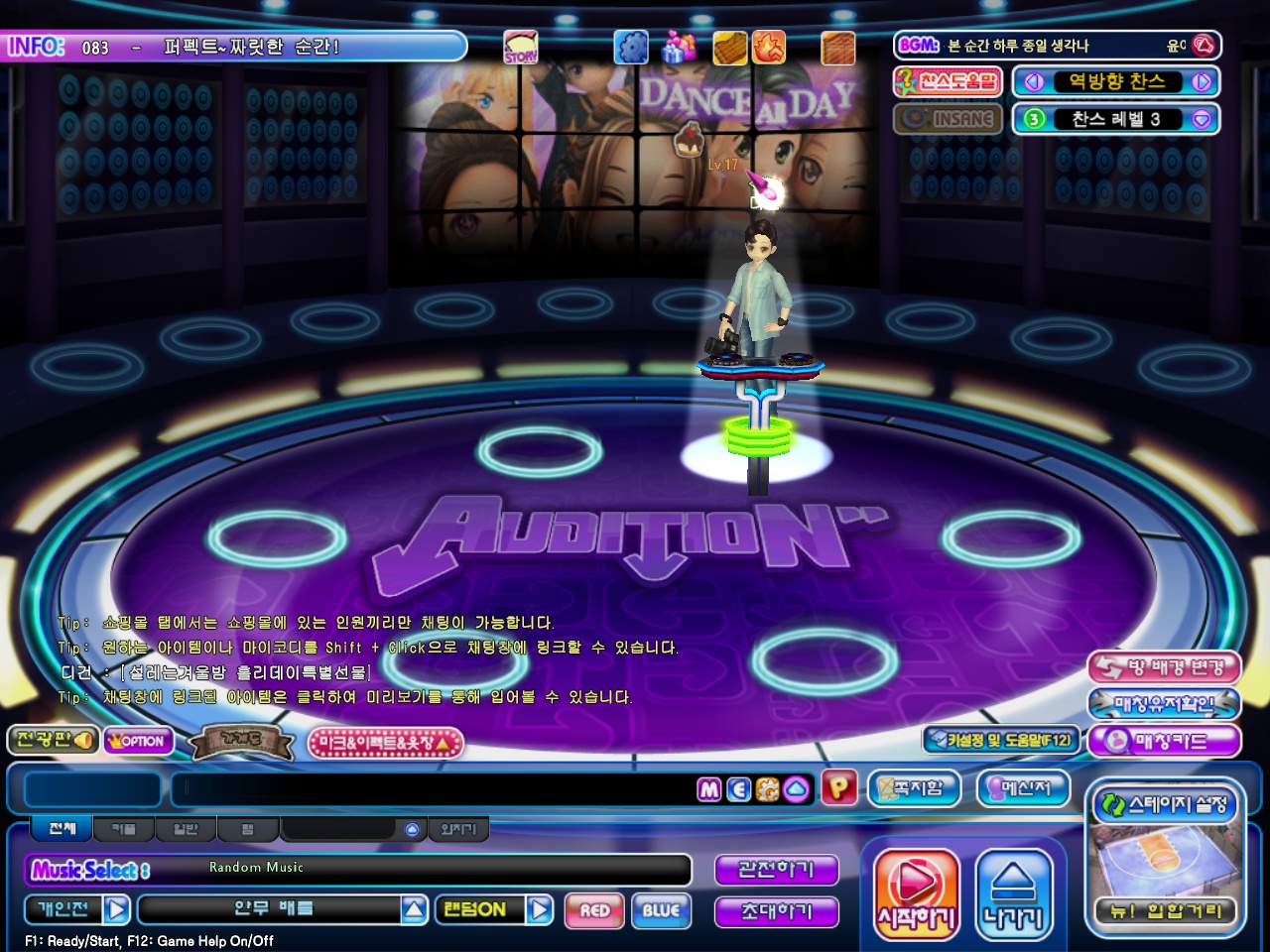Click the 관전하기 spectate button

[x=776, y=870]
